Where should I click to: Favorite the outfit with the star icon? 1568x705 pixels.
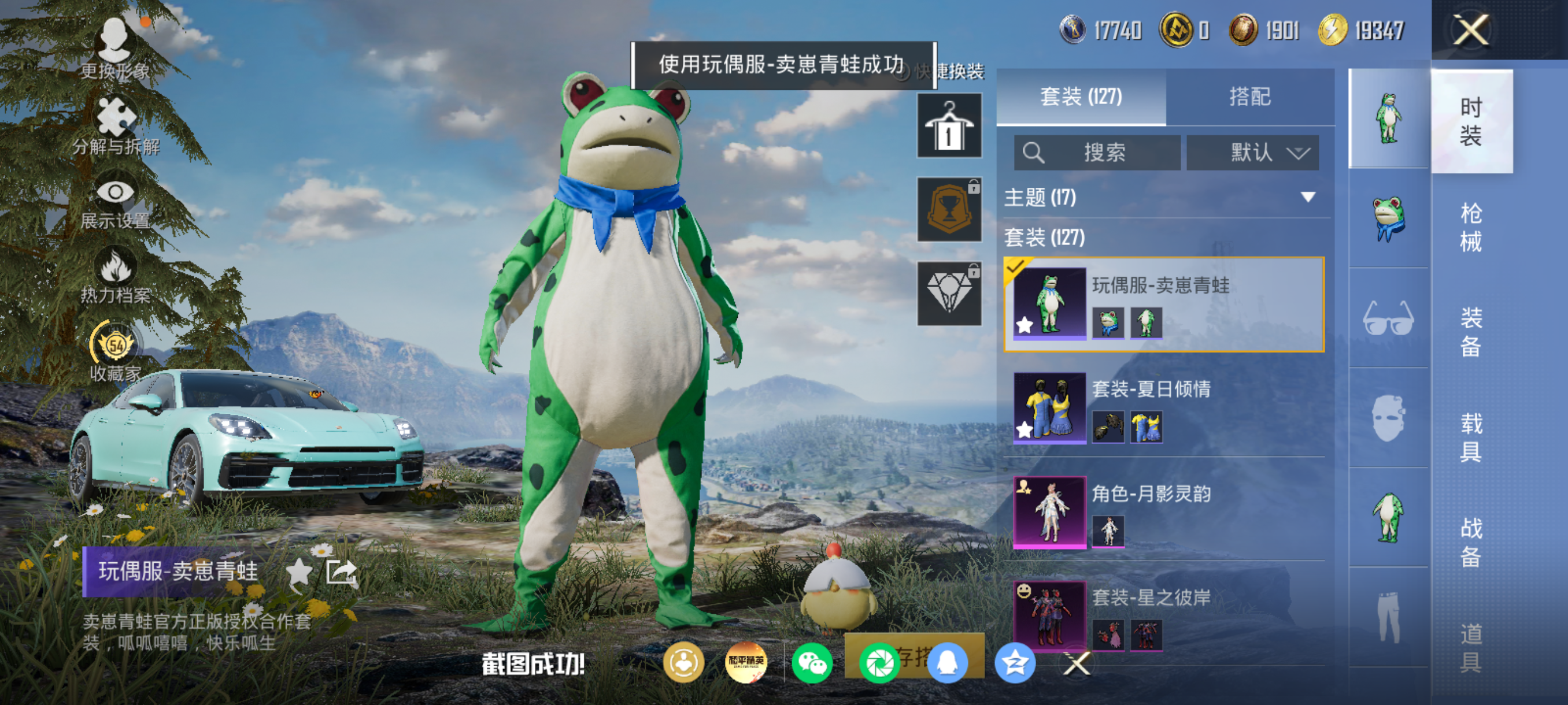299,572
